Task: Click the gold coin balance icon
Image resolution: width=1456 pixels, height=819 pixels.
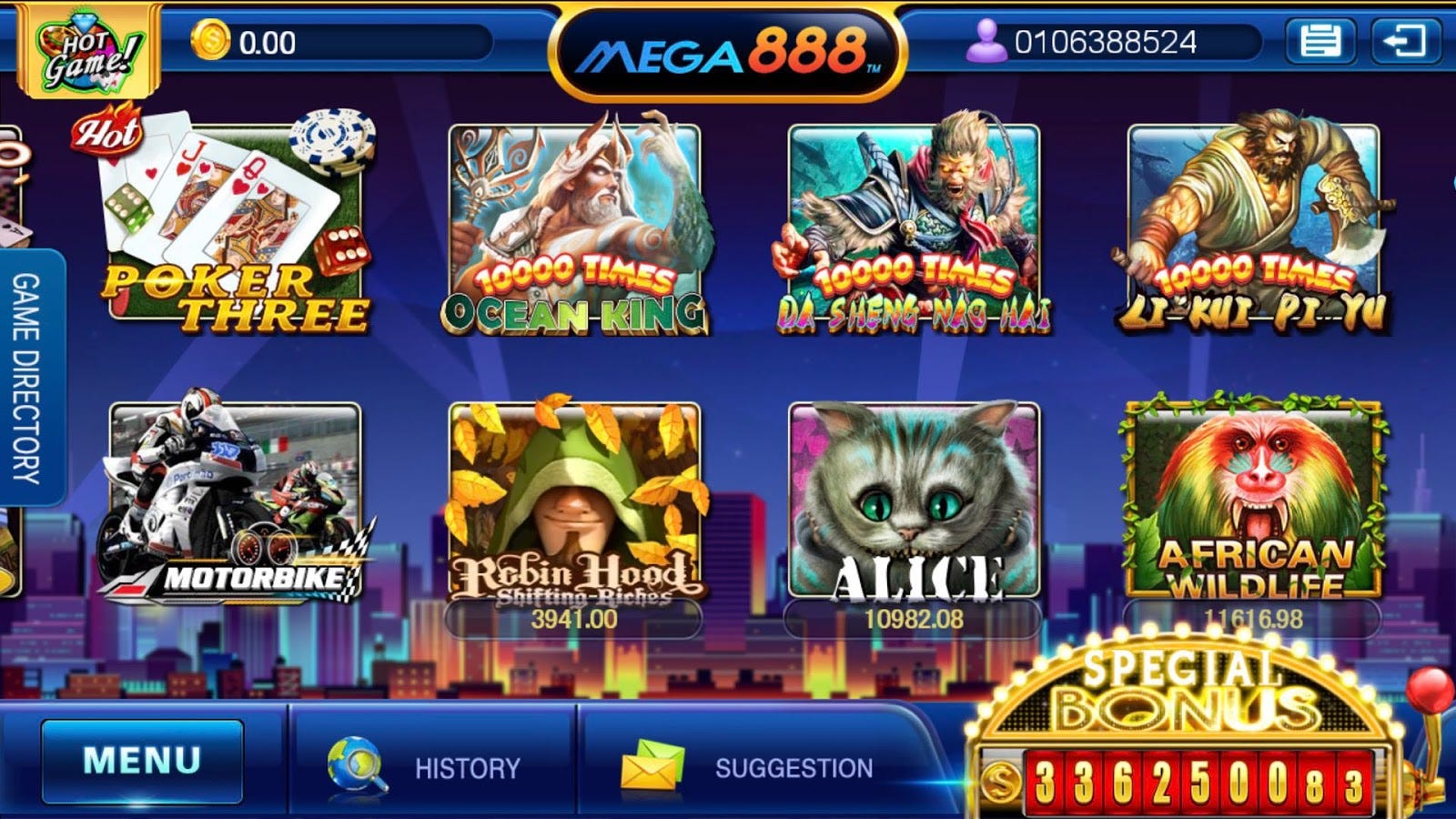Action: pos(211,38)
